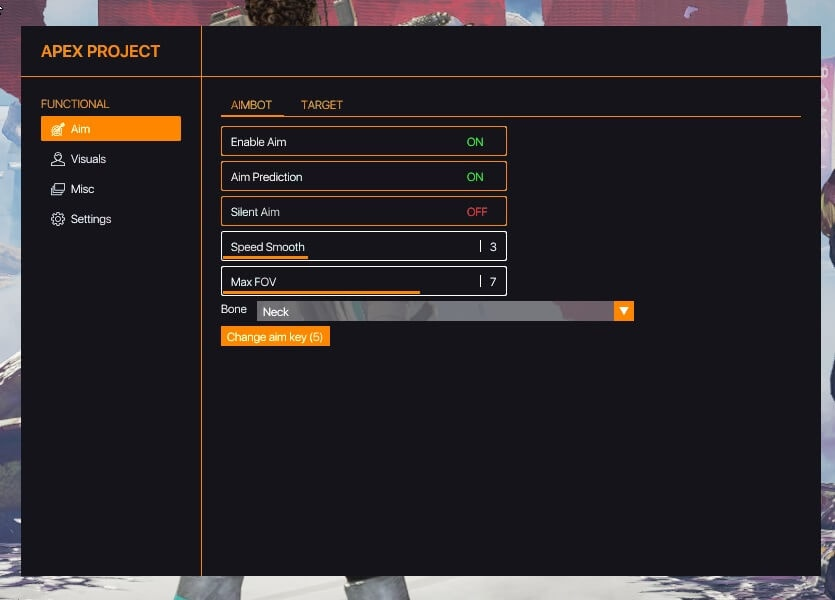Click the Max FOV slider bar
The image size is (835, 600).
(363, 282)
